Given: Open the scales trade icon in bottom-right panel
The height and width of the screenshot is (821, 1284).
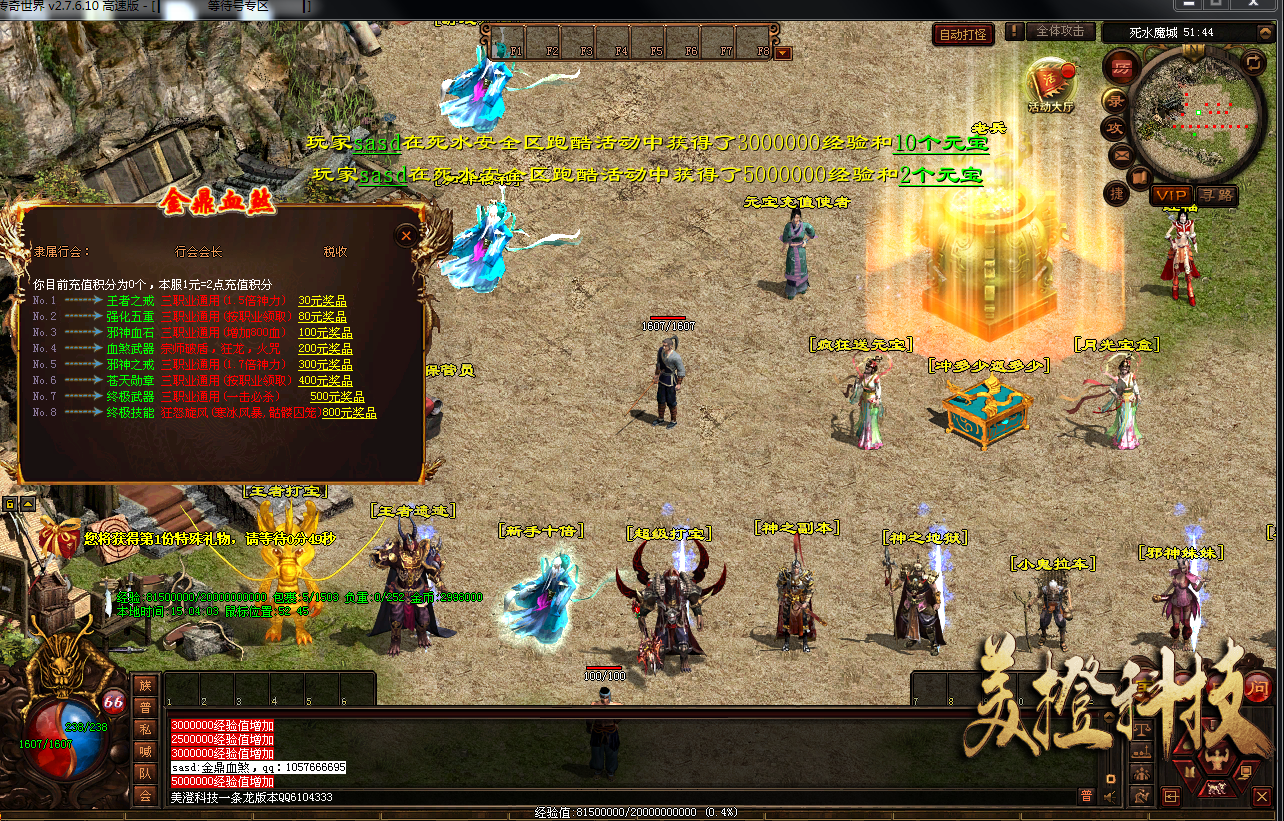Looking at the screenshot, I should pos(1142,729).
